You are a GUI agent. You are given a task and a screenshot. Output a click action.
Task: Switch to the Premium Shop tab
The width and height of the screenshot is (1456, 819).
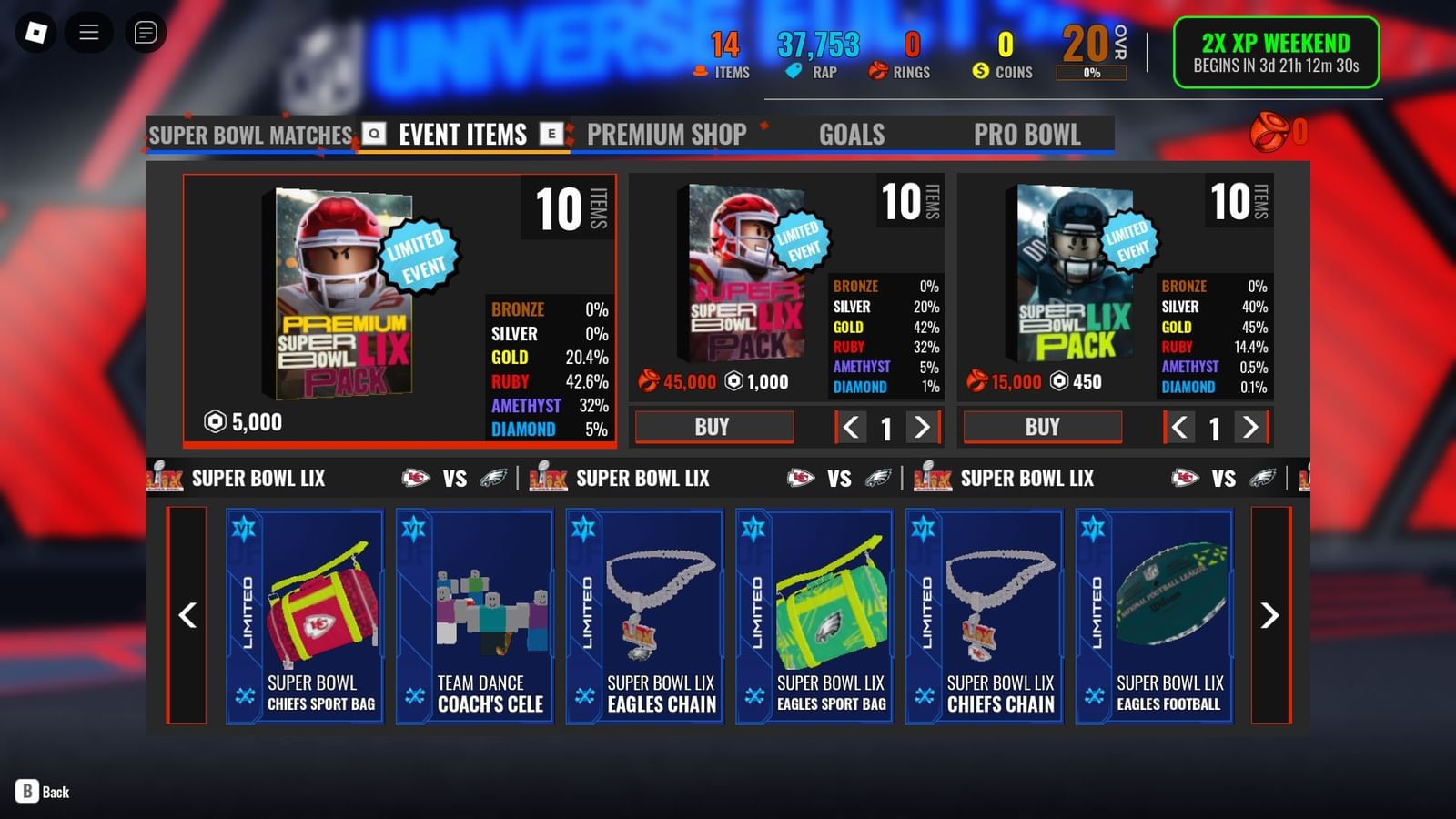tap(666, 135)
